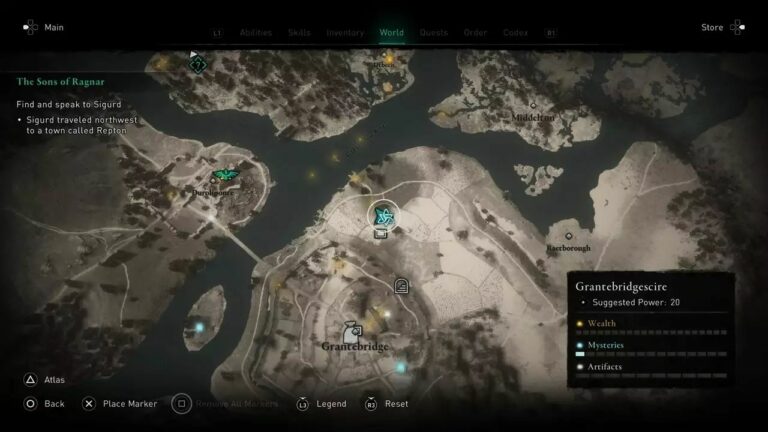768x432 pixels.
Task: Click The Sons of Ragnar quest tracker
Action: (x=61, y=81)
